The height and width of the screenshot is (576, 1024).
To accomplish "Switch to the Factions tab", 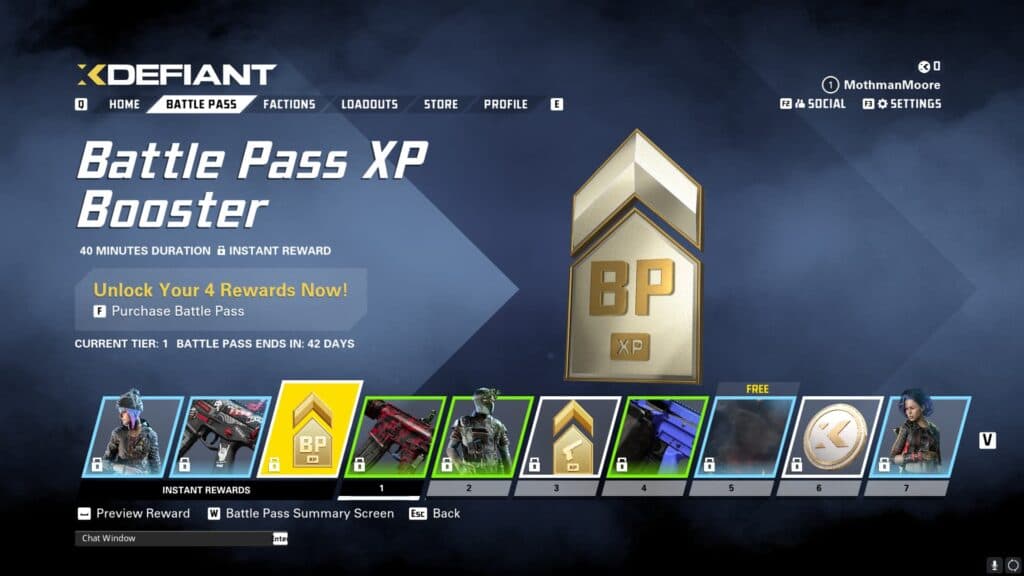I will tap(289, 104).
